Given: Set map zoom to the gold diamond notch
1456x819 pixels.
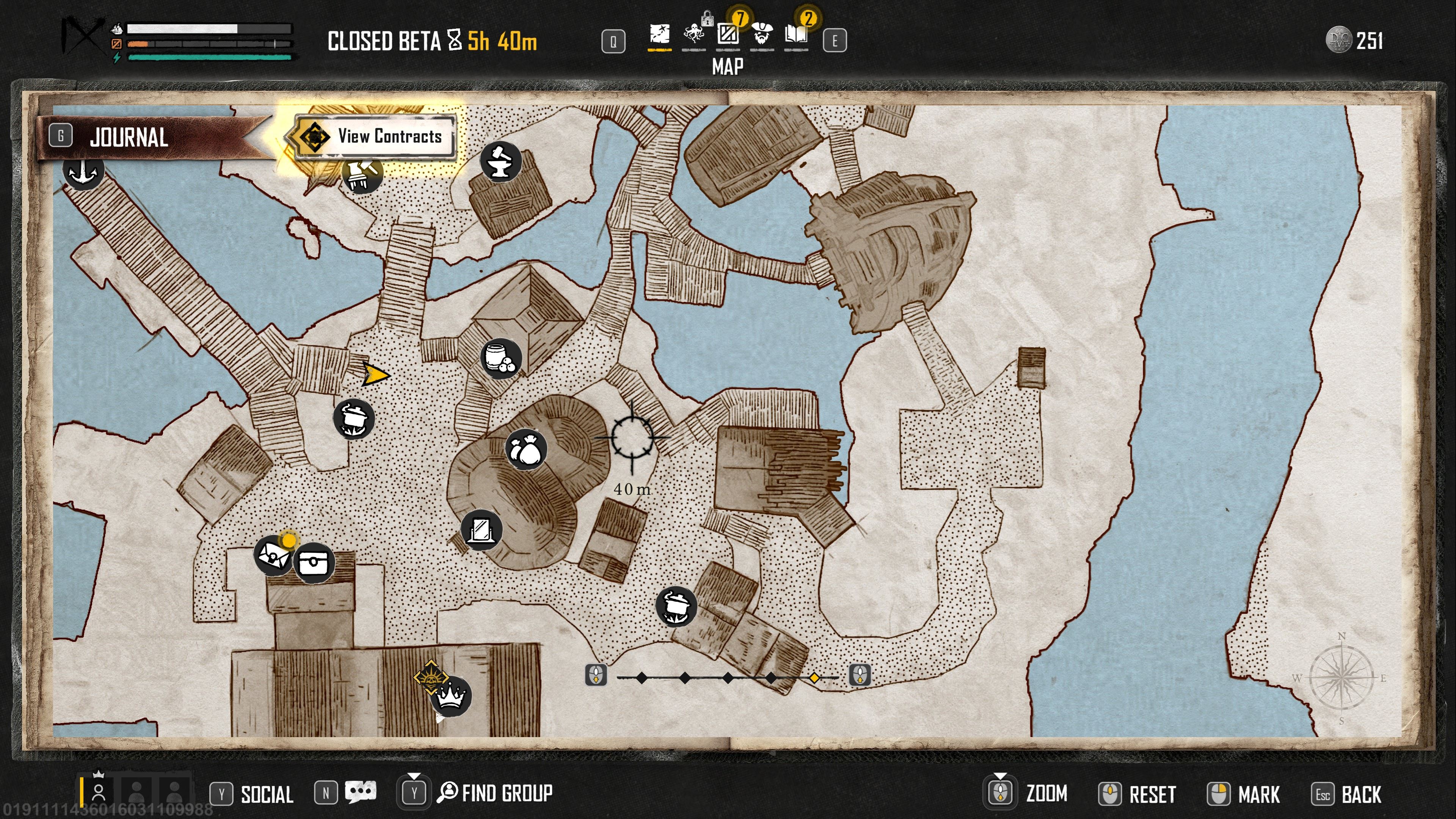Looking at the screenshot, I should pos(814,677).
